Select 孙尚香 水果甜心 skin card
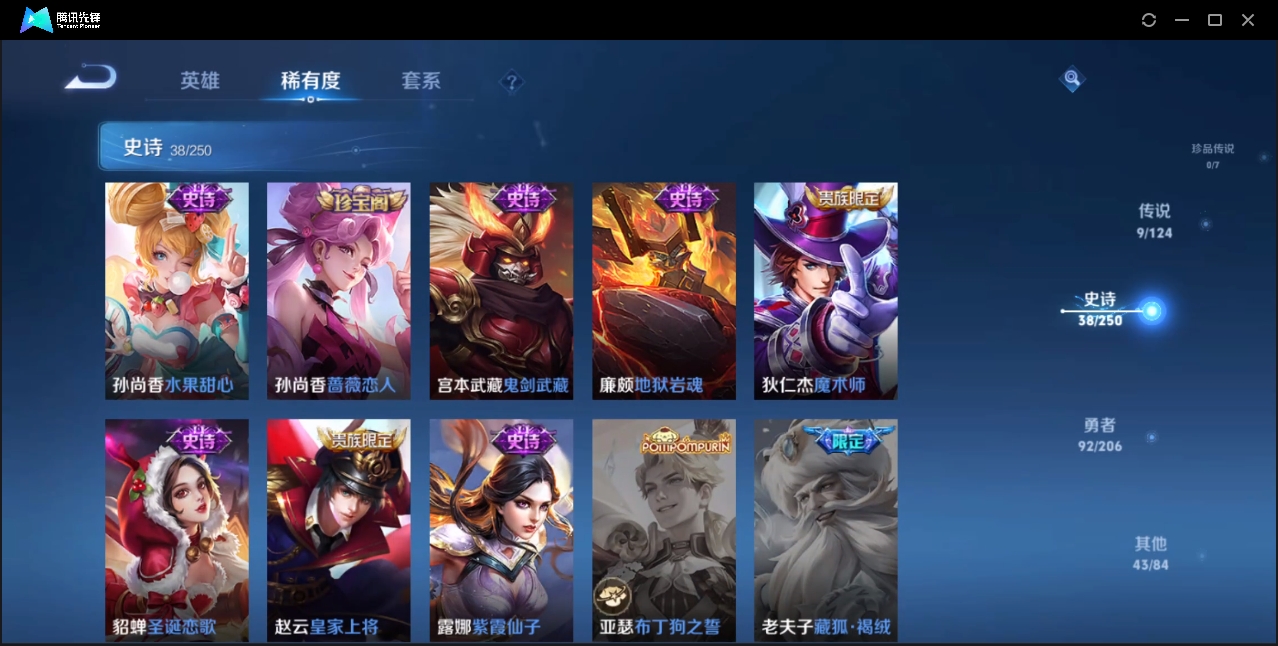This screenshot has height=646, width=1278. point(177,290)
